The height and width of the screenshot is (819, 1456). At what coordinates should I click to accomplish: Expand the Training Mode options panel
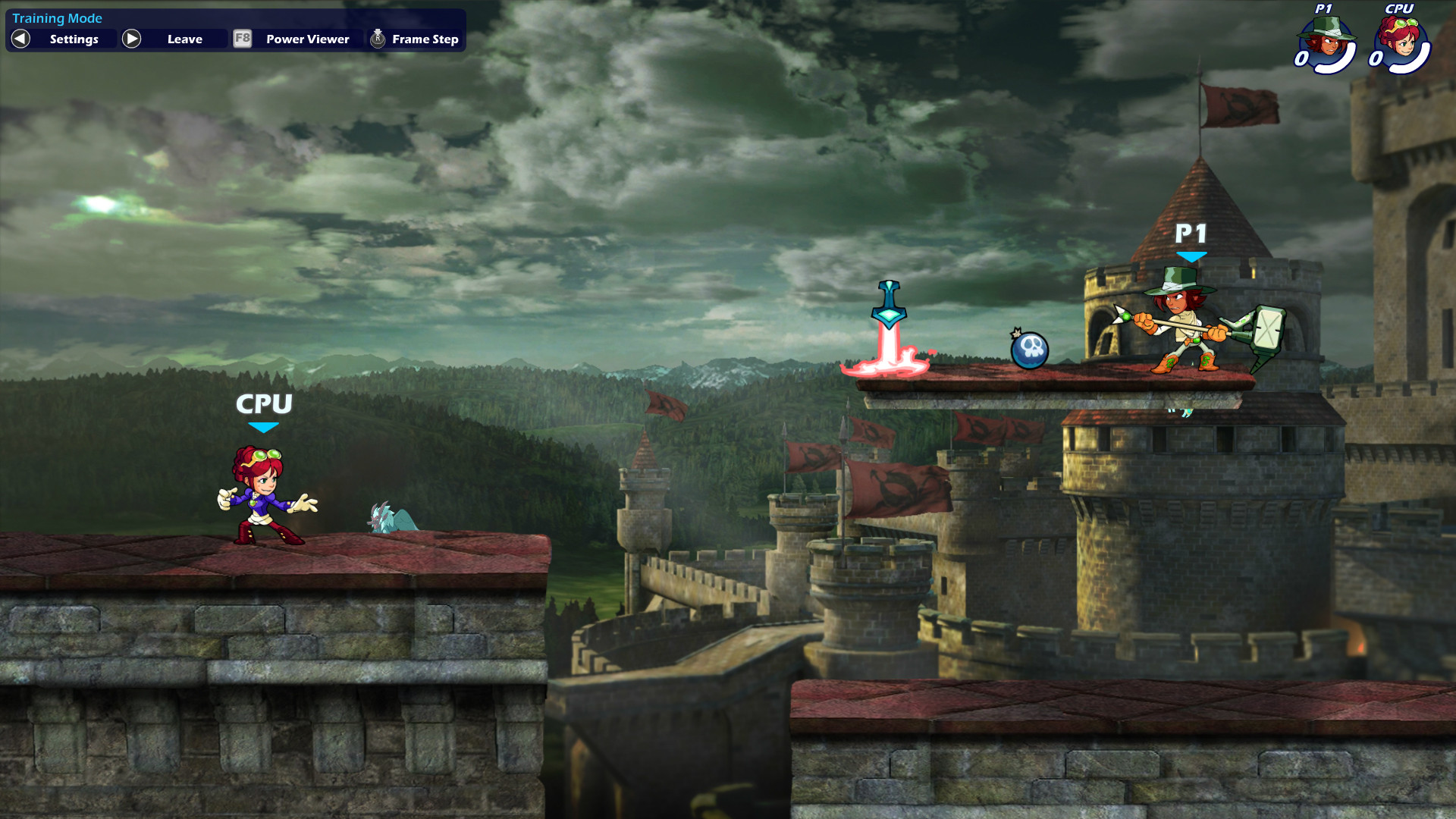pos(57,18)
